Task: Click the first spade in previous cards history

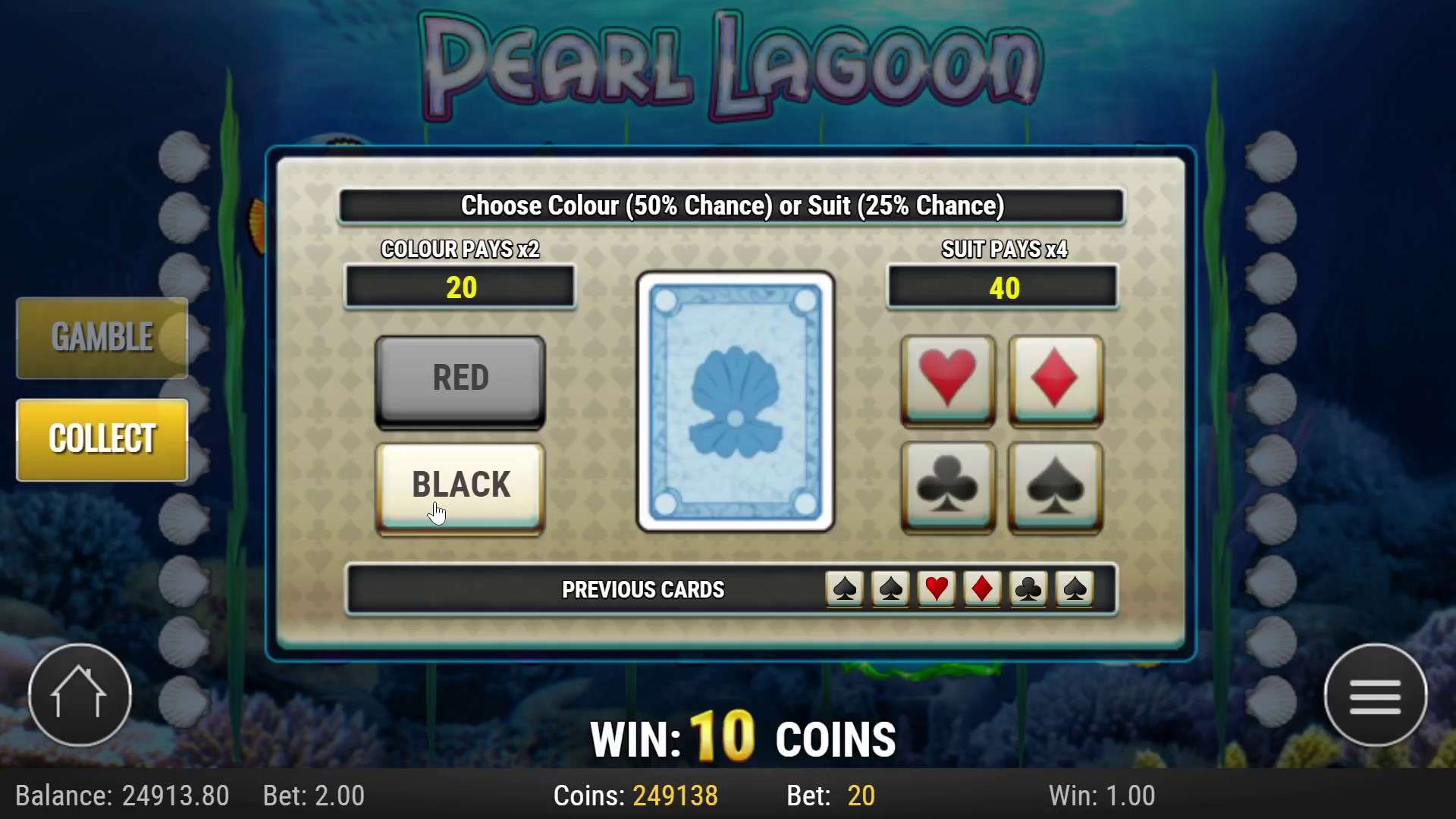Action: (844, 590)
